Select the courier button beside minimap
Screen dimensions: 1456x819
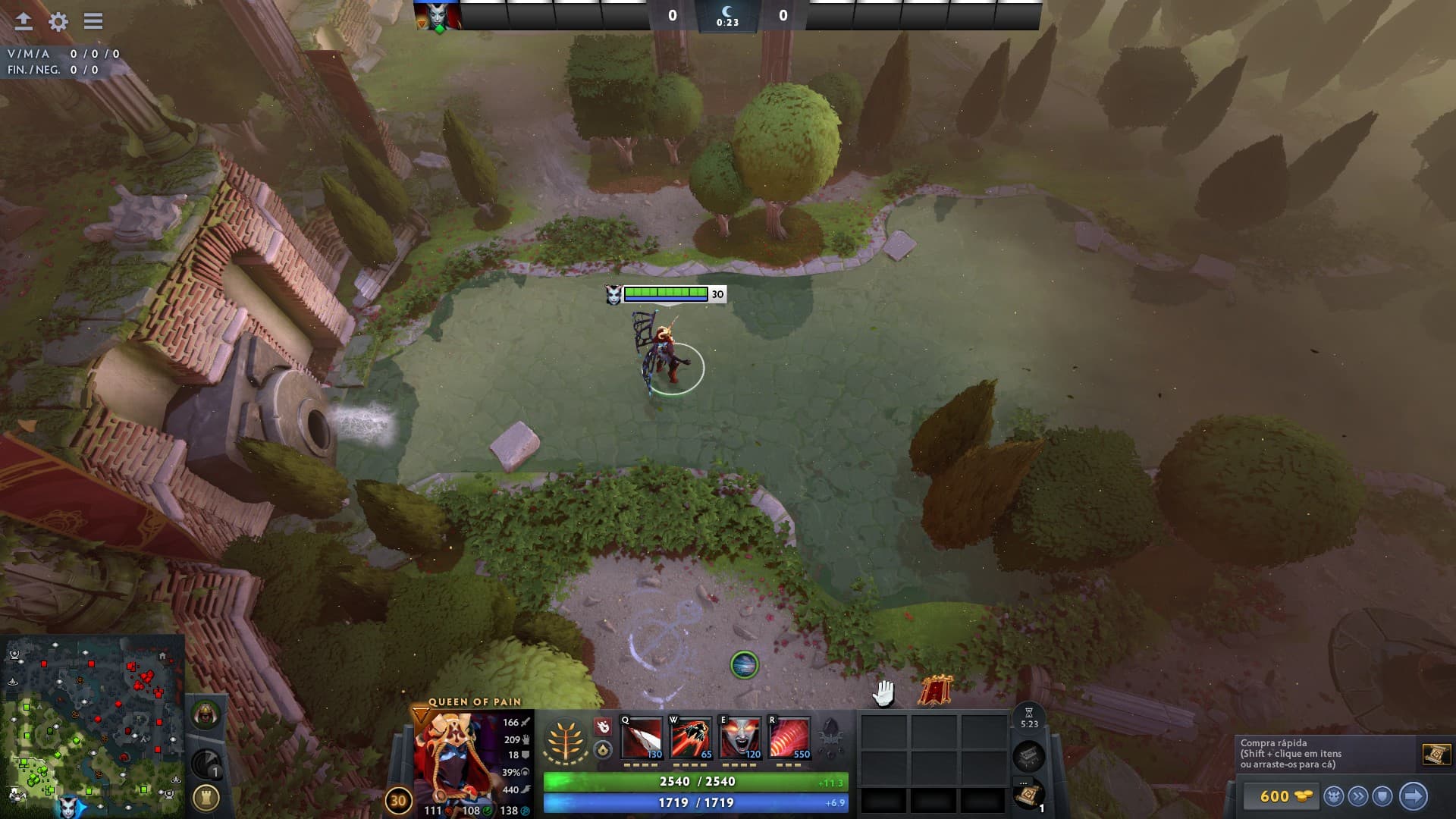(205, 715)
